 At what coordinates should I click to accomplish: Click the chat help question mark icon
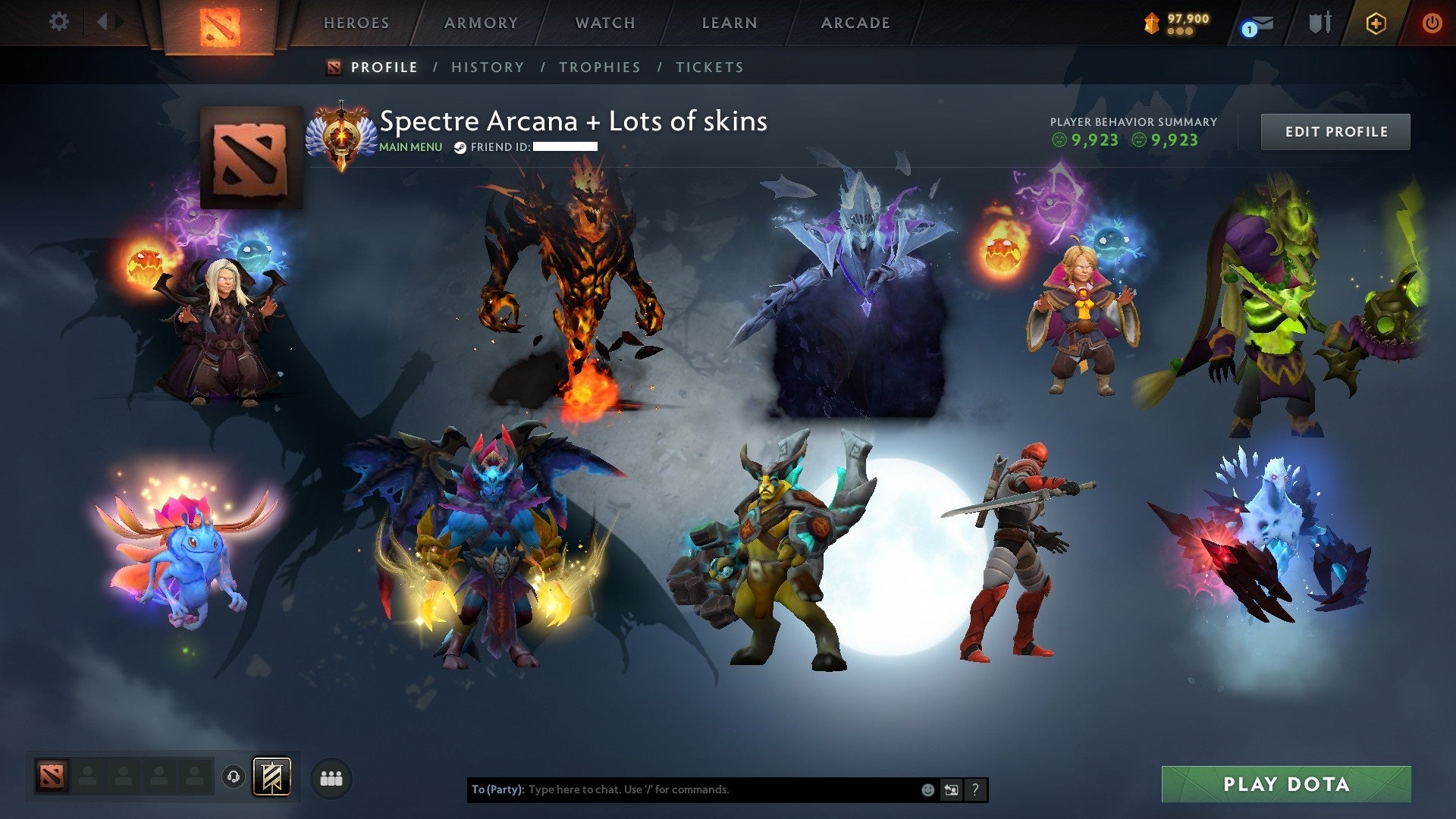[974, 789]
